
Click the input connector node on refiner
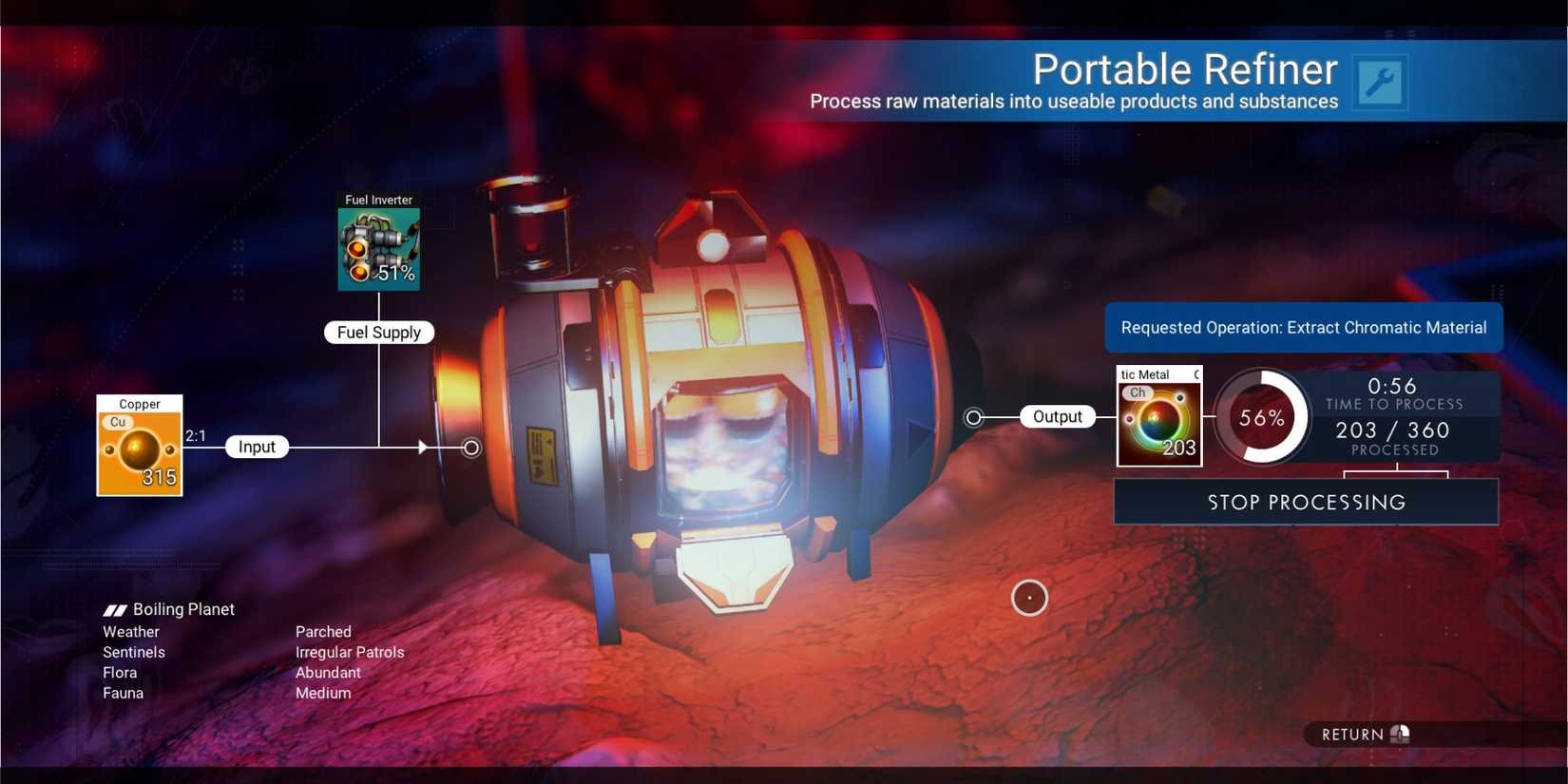[469, 448]
